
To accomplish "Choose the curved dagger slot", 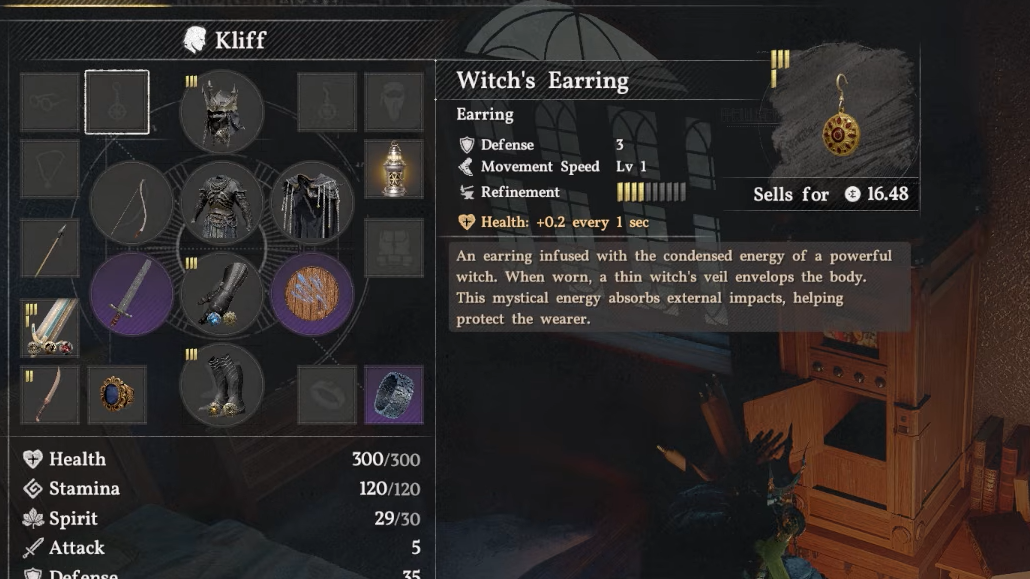I will coord(50,394).
